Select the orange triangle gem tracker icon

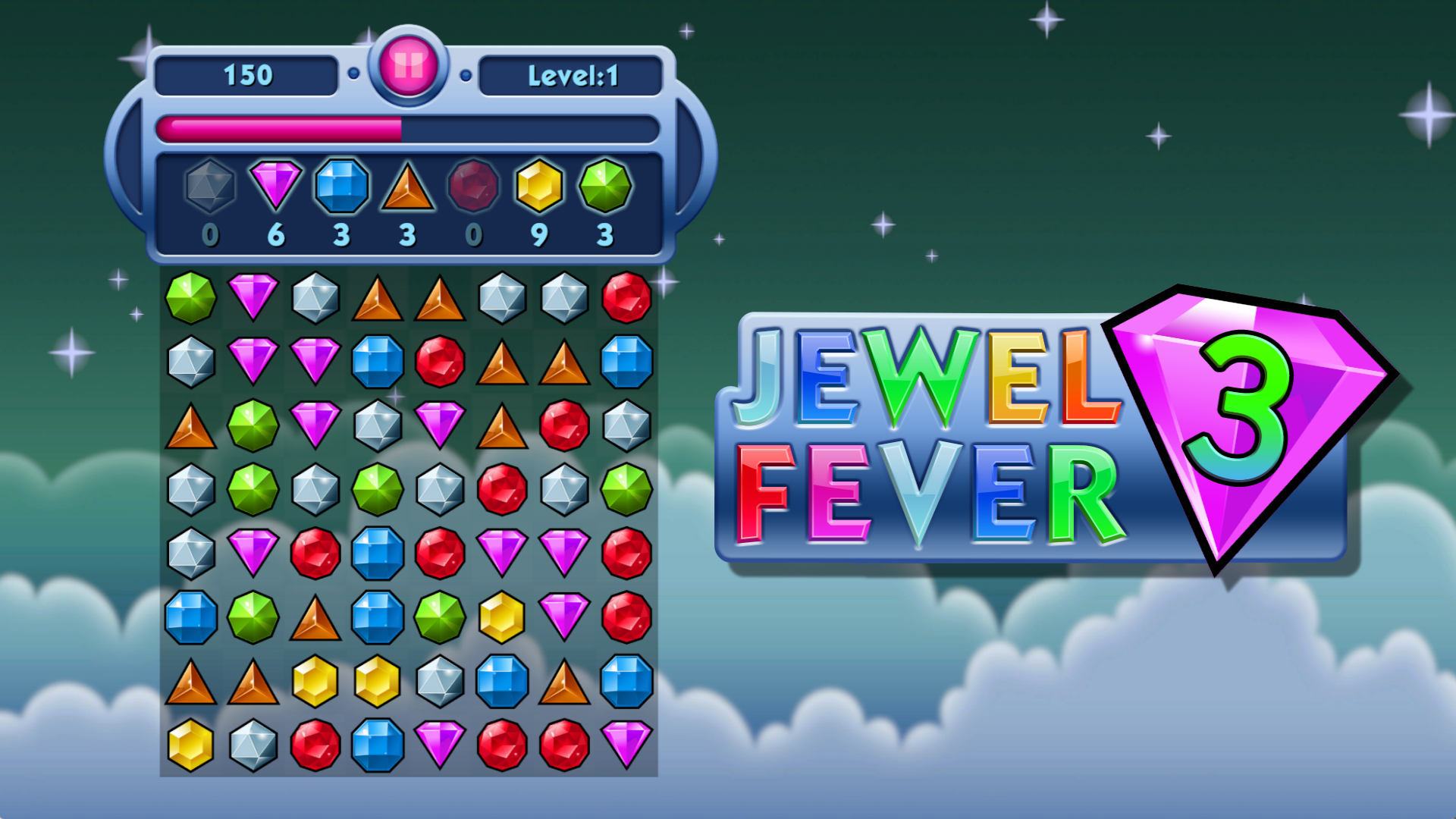click(x=407, y=187)
